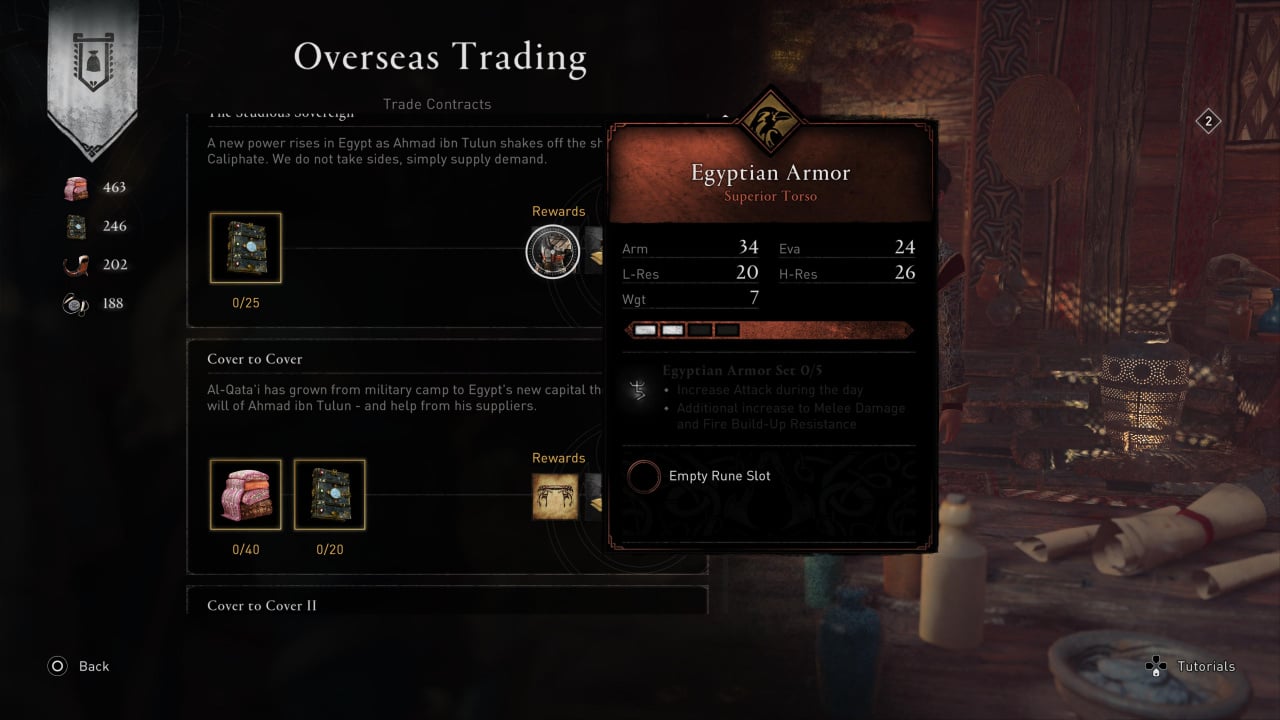Viewport: 1280px width, 720px height.
Task: Select the circular Egyptian Armor reward icon
Action: tap(553, 251)
